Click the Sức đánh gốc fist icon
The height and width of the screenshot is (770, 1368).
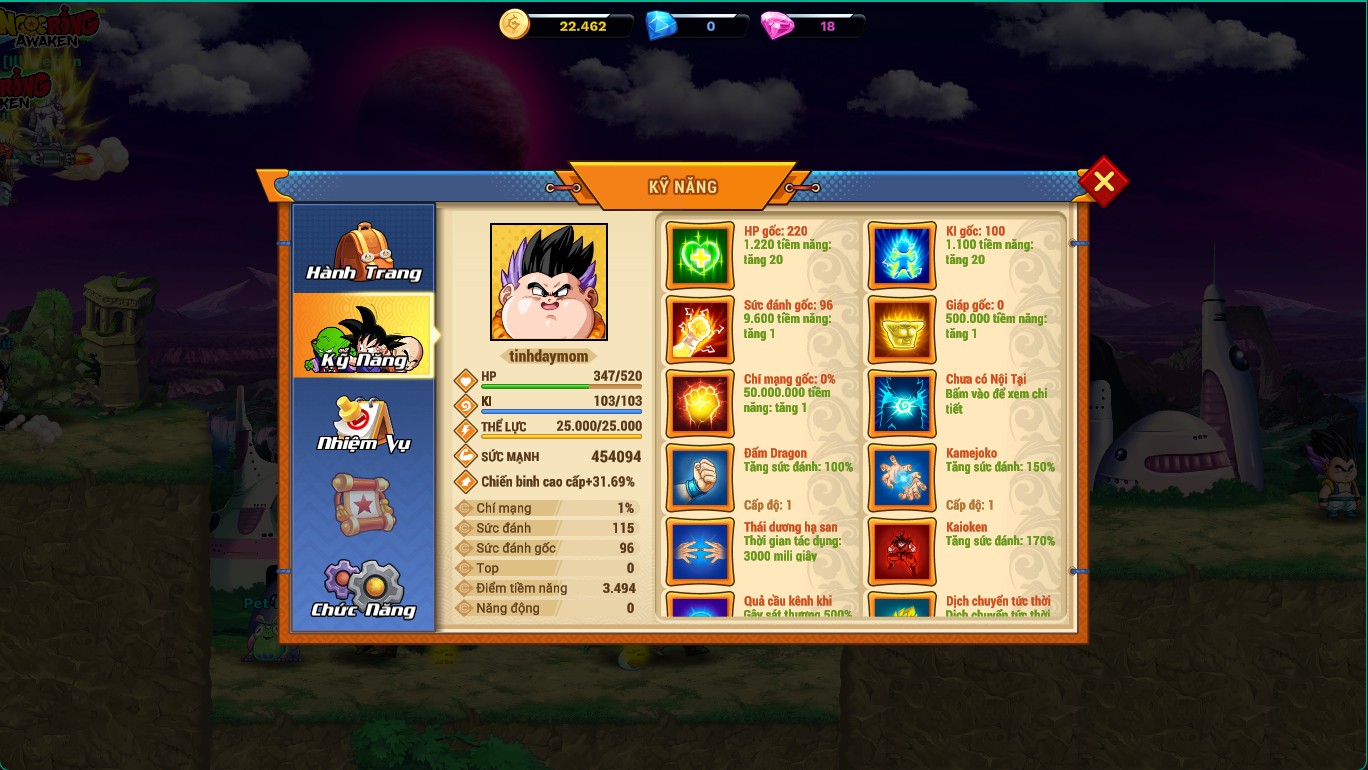700,330
